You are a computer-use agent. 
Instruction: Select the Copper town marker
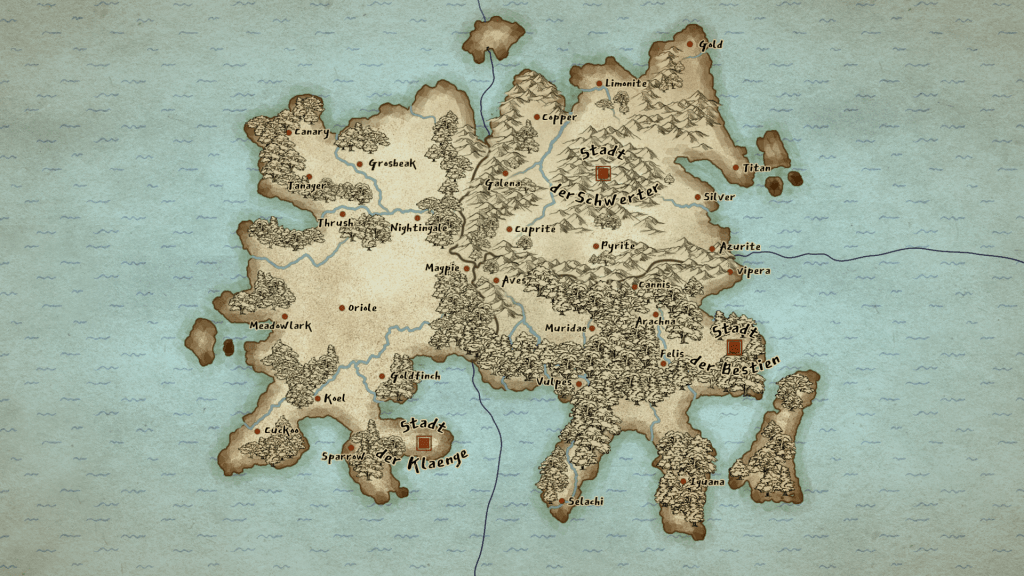tap(536, 117)
